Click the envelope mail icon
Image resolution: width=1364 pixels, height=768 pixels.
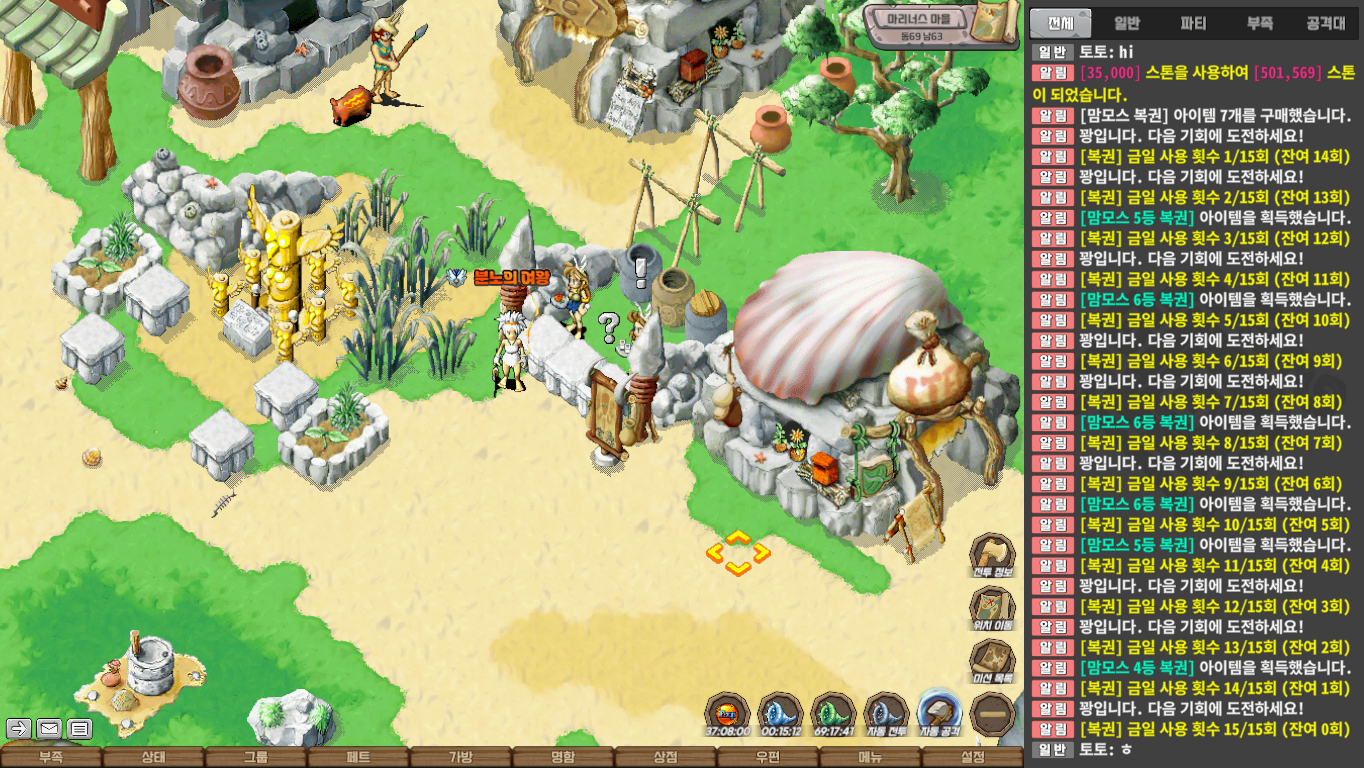[49, 728]
